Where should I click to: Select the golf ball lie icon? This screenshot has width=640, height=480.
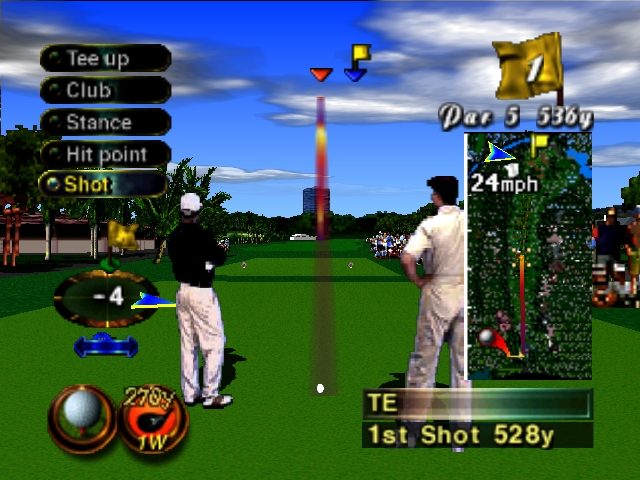point(80,416)
